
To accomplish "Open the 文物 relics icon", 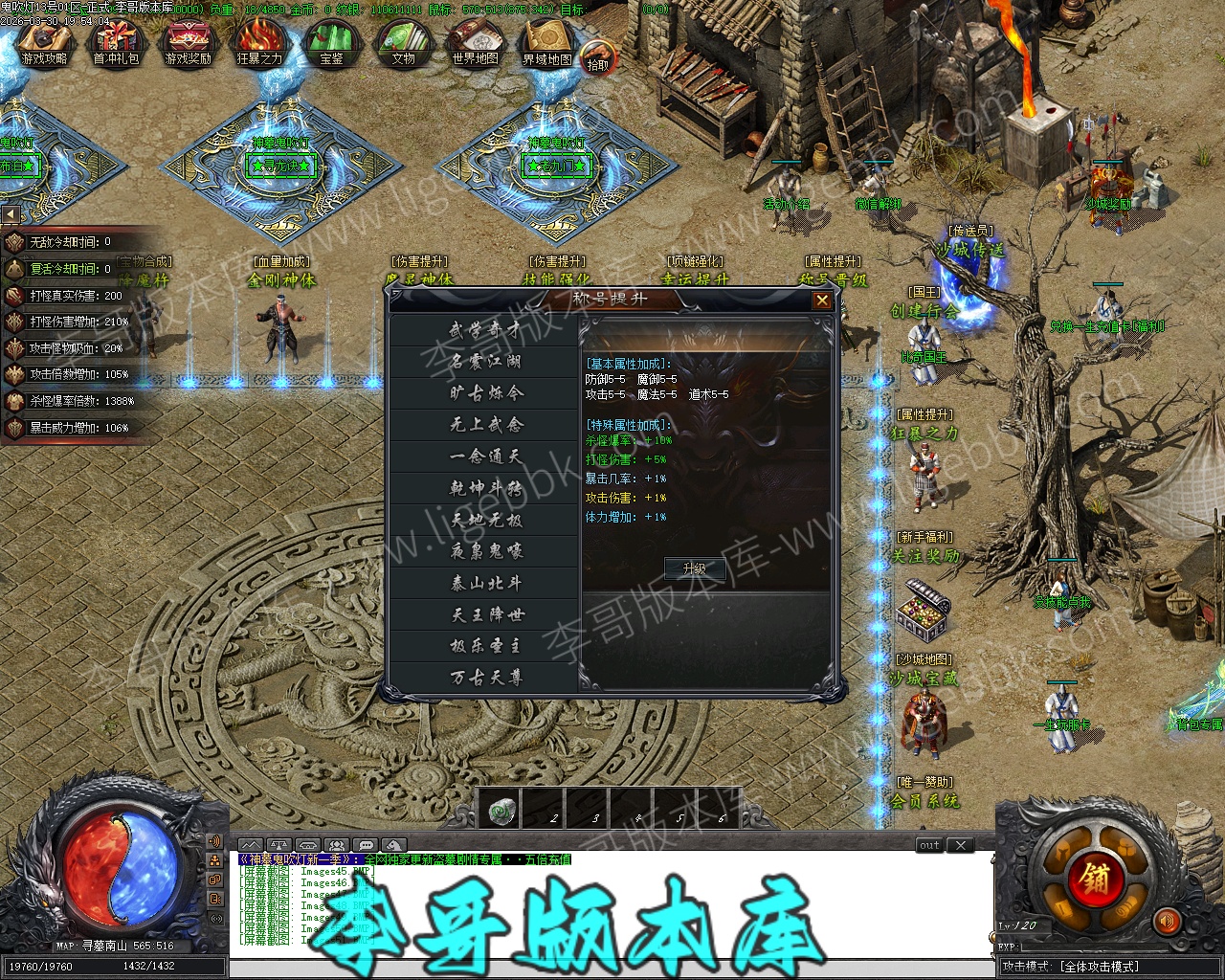I will pos(403,44).
